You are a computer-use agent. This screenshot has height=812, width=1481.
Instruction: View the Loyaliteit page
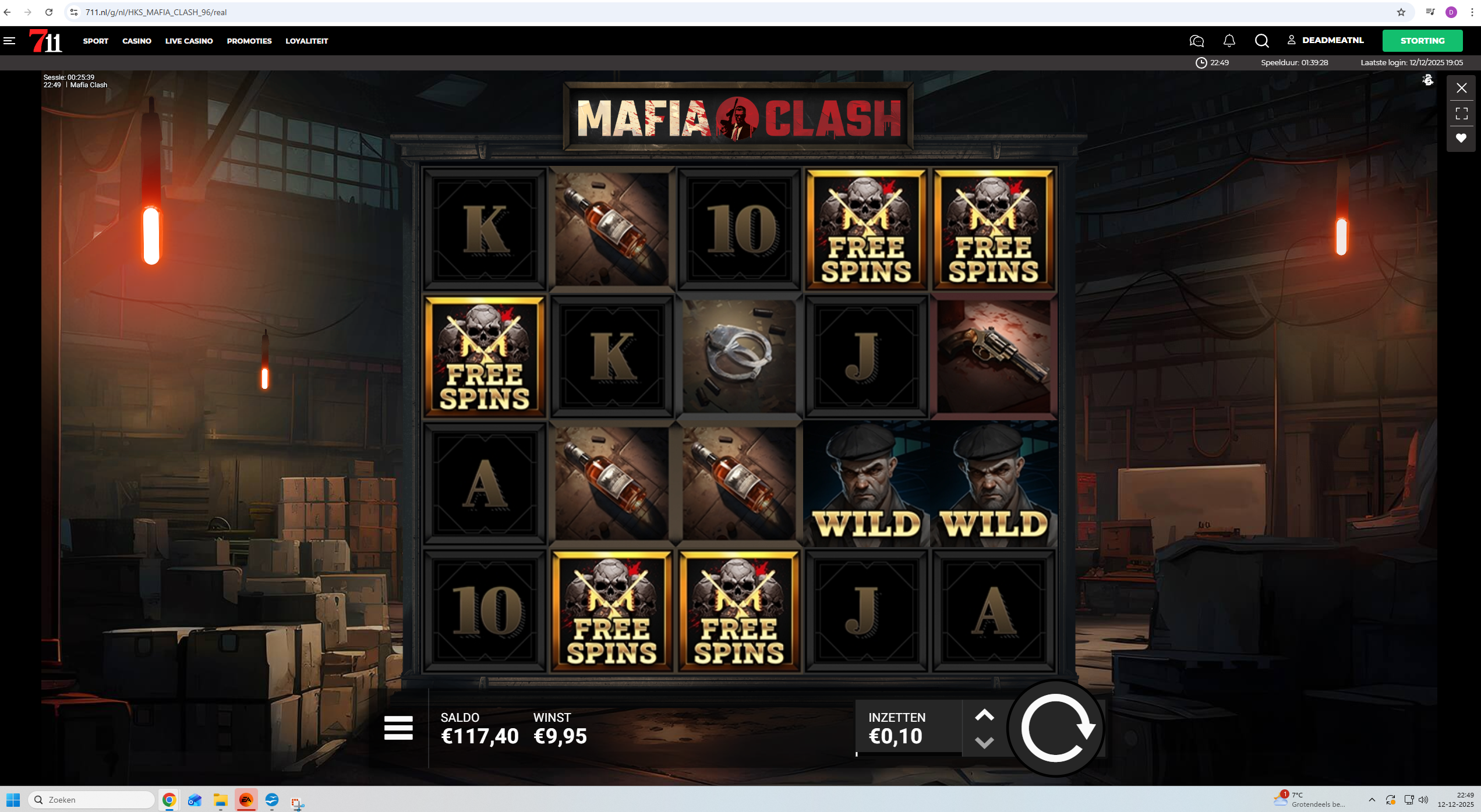pos(306,41)
